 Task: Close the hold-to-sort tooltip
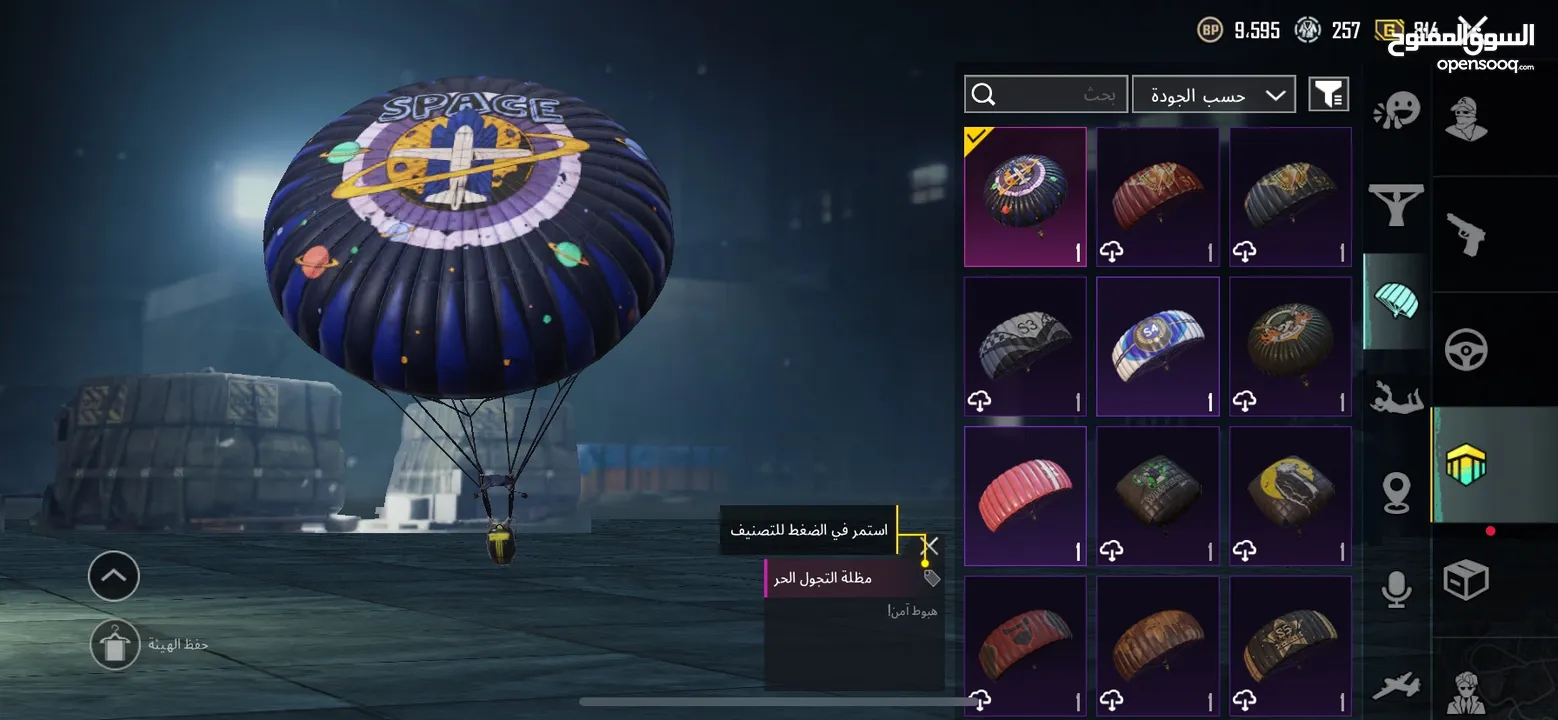930,546
